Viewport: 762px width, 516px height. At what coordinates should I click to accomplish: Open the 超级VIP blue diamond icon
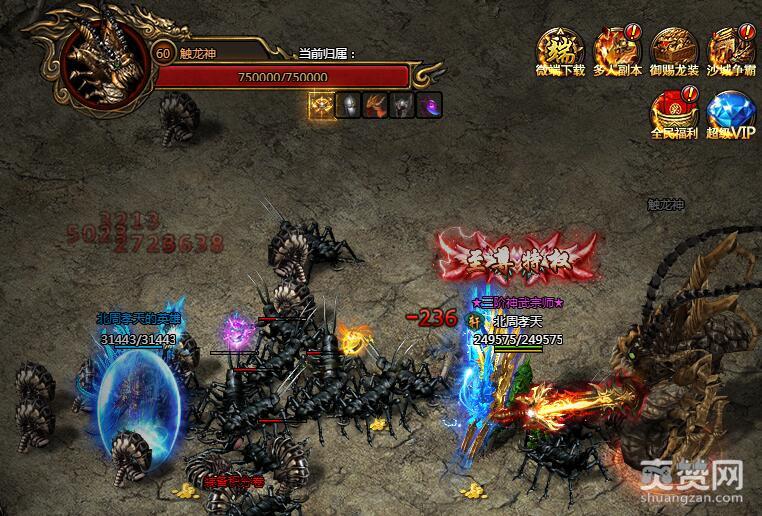731,113
